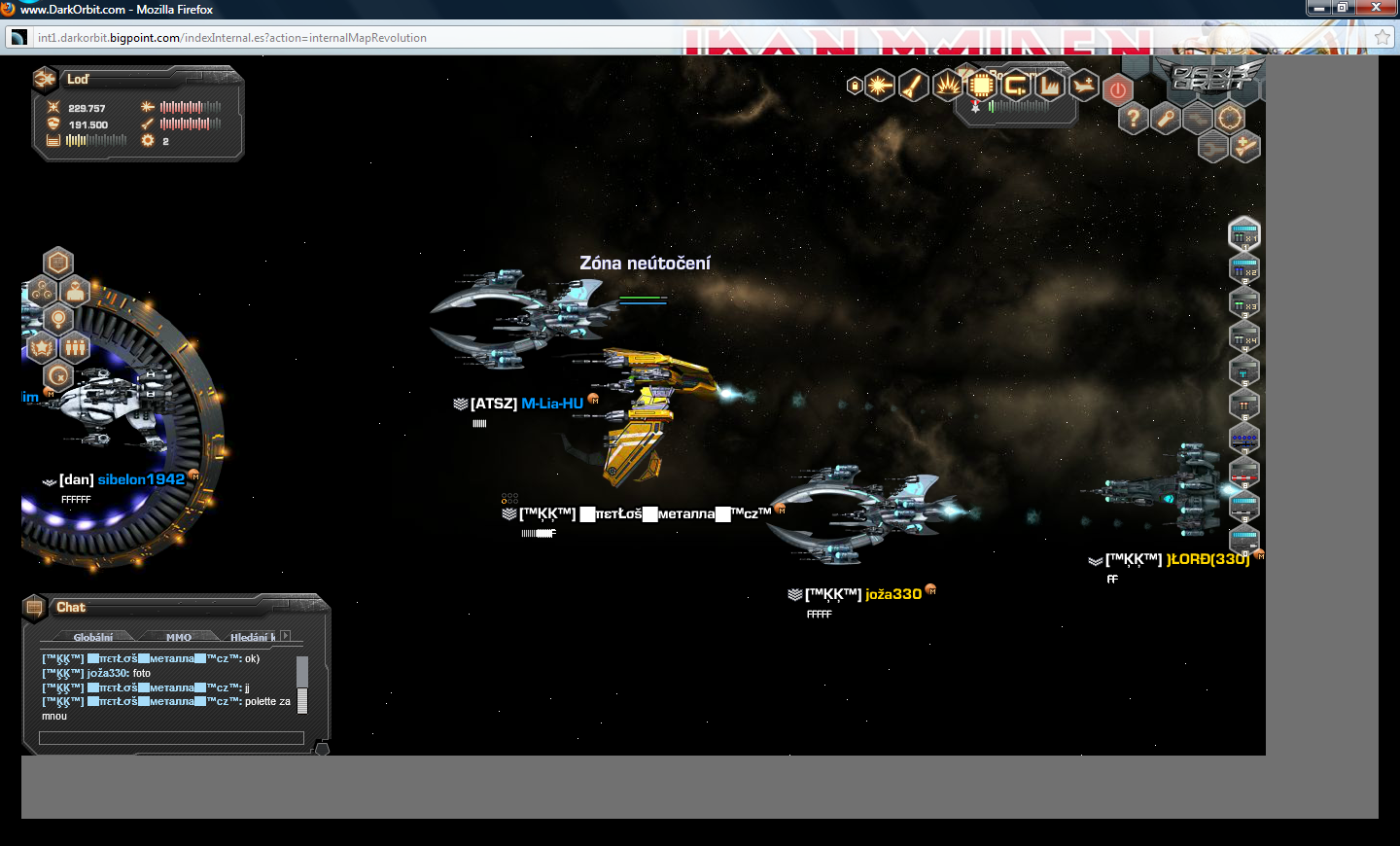Choose ammo slot 2 labeled x2
Image resolution: width=1400 pixels, height=846 pixels.
pyautogui.click(x=1244, y=268)
